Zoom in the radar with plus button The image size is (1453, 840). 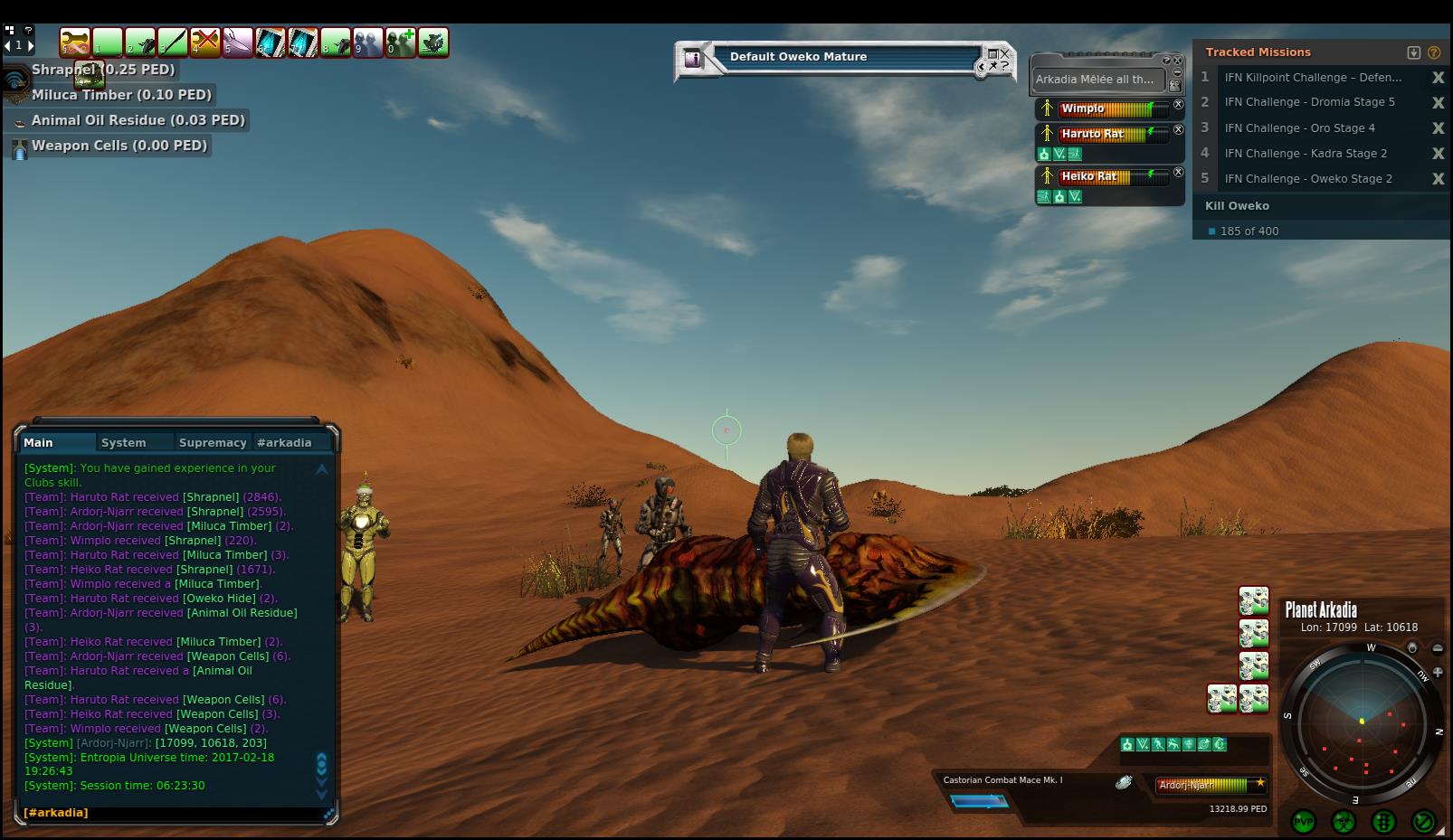[x=1438, y=672]
